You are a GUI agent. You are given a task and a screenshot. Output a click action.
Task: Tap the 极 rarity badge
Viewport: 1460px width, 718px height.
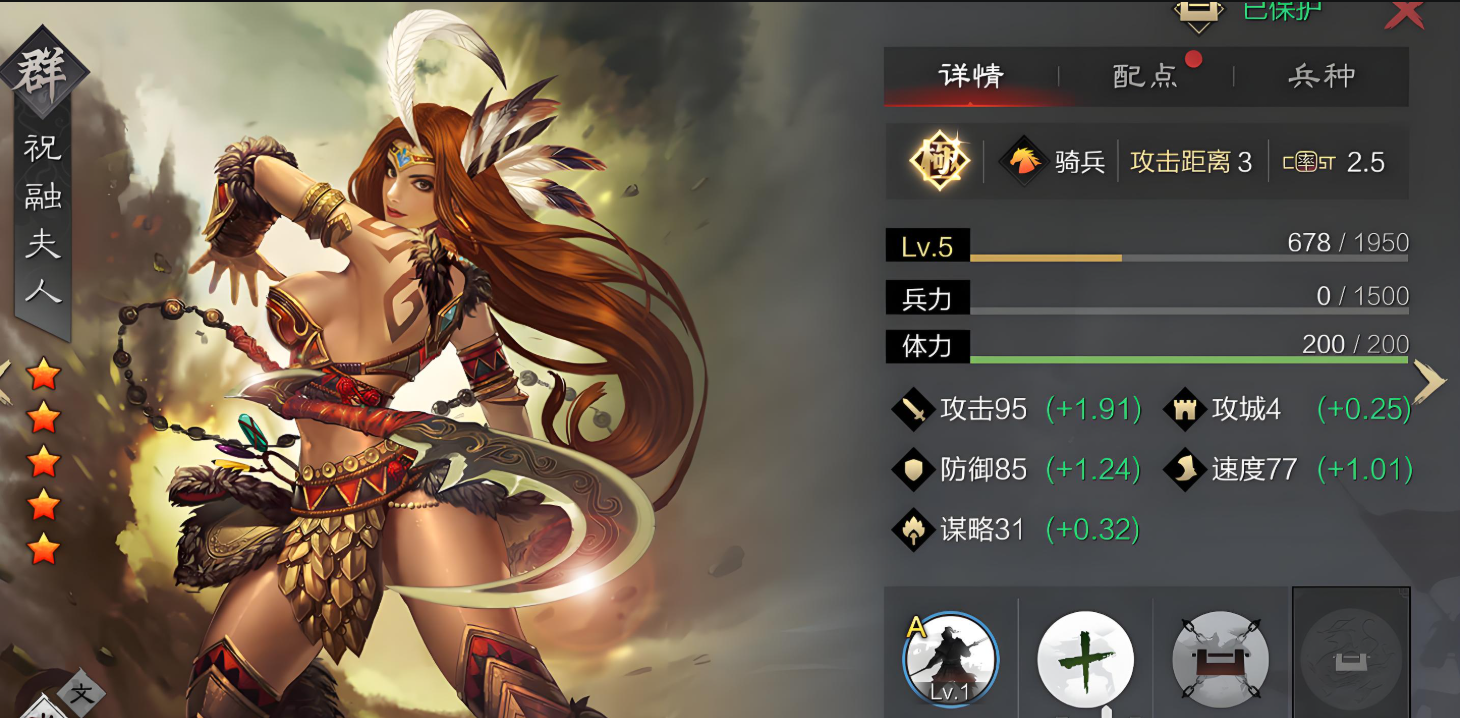(941, 160)
